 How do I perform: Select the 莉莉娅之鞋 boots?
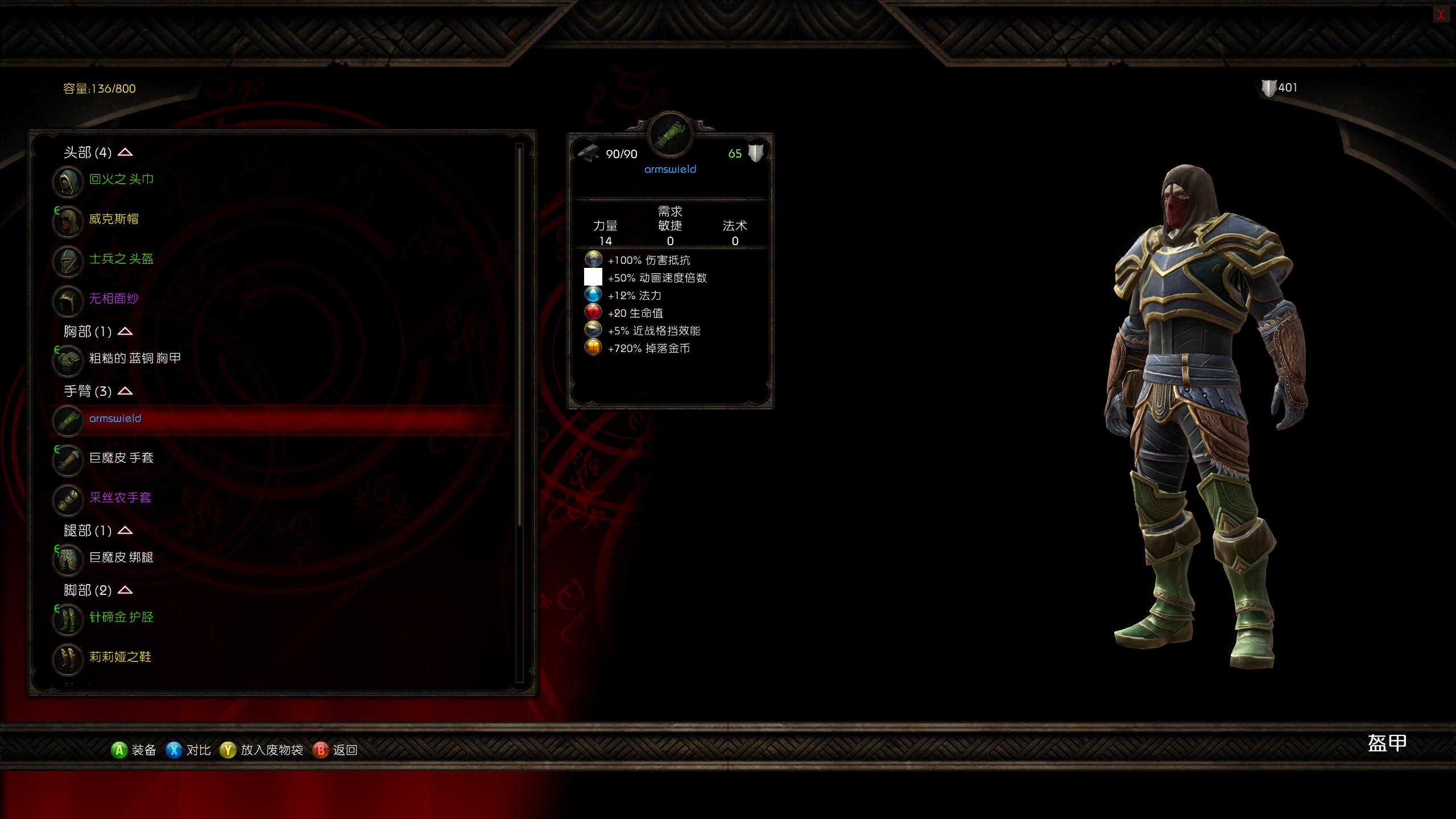(120, 657)
